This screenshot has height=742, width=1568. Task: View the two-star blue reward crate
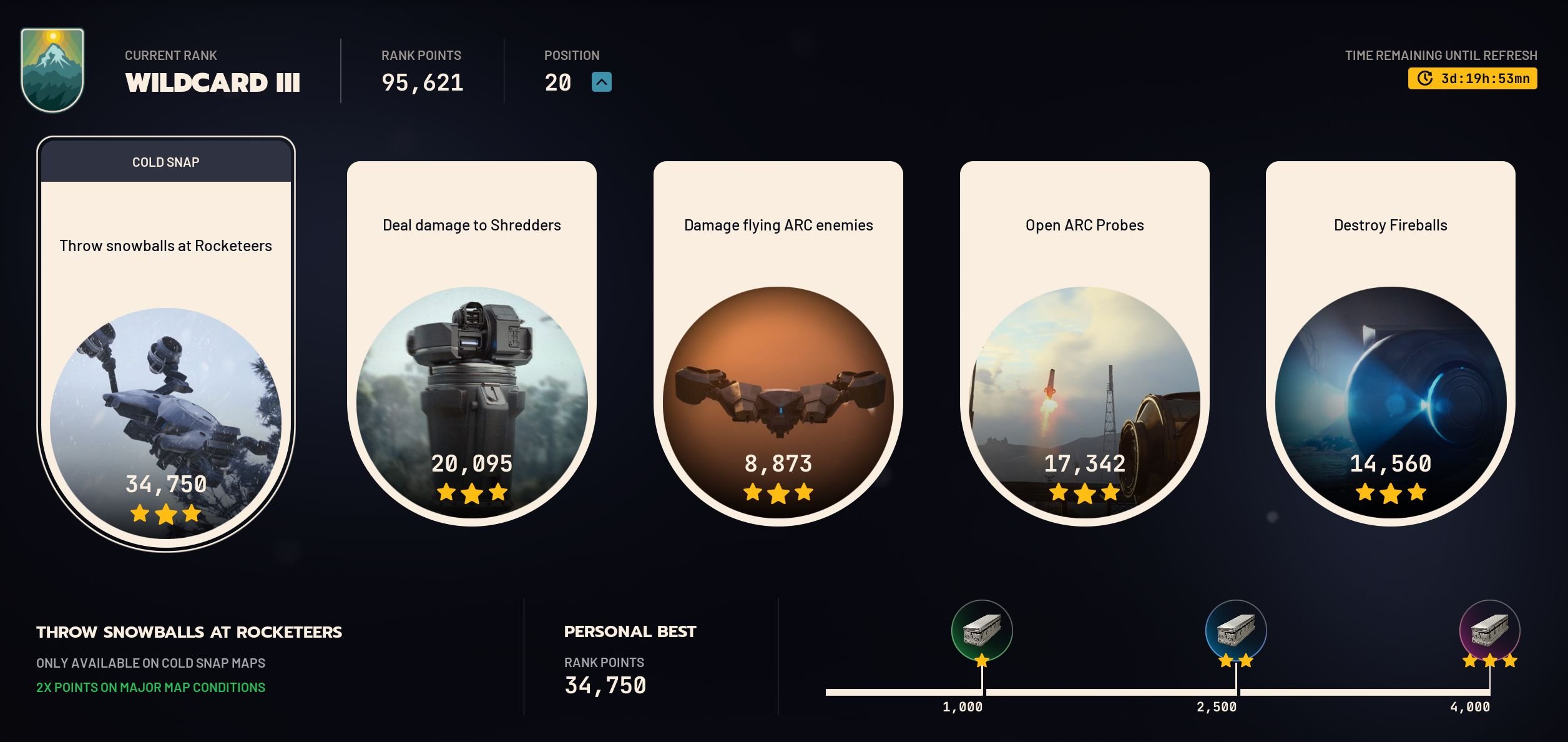click(1235, 630)
